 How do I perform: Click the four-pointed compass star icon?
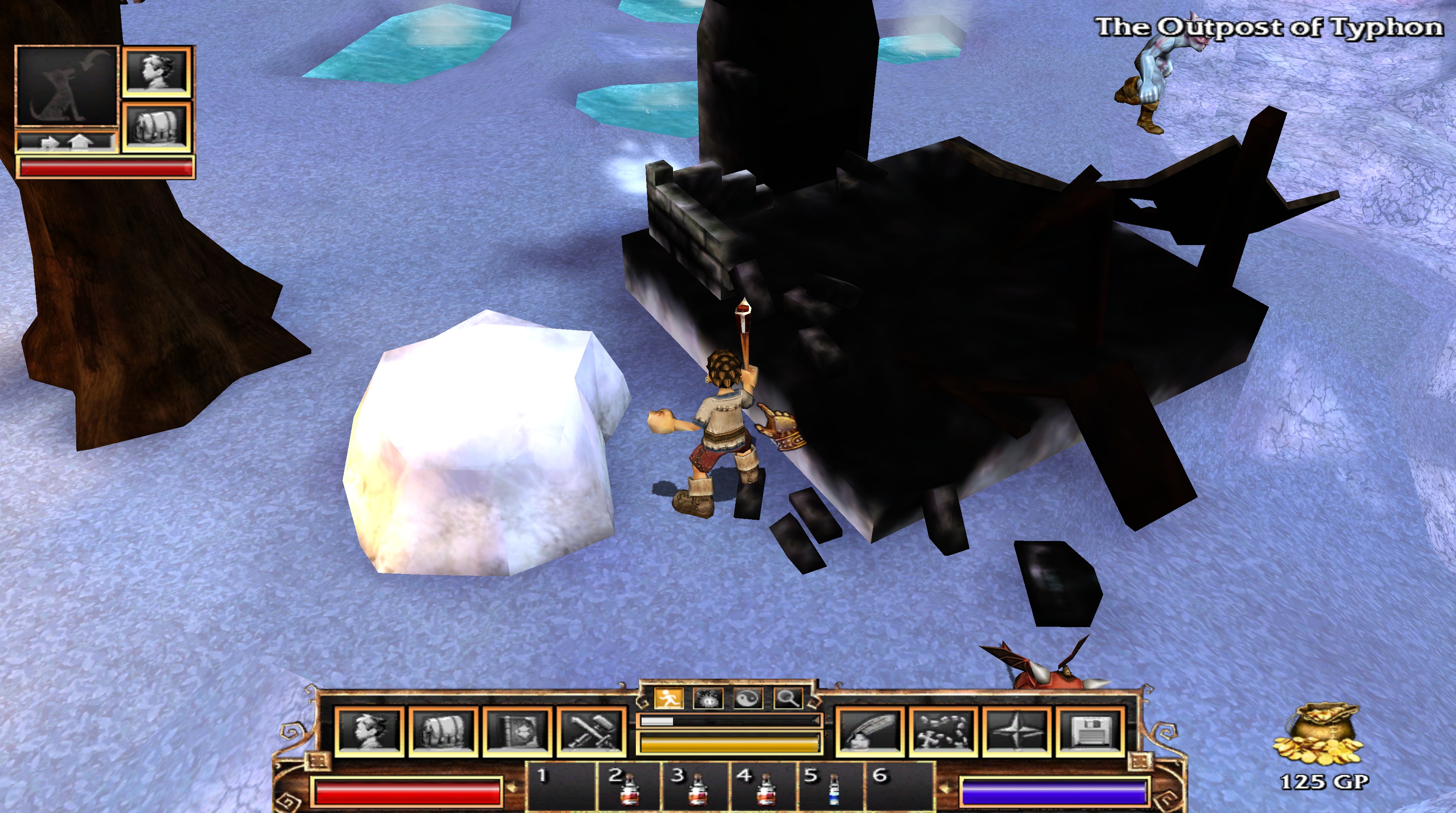click(x=1017, y=730)
